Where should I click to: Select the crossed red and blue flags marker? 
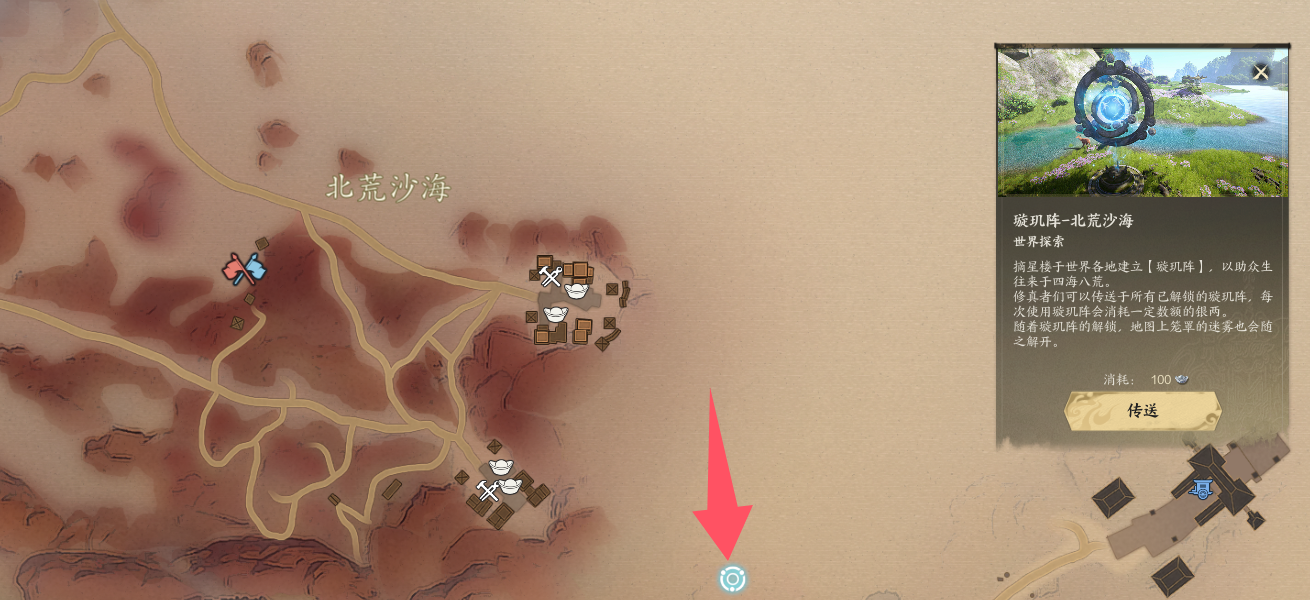point(245,269)
